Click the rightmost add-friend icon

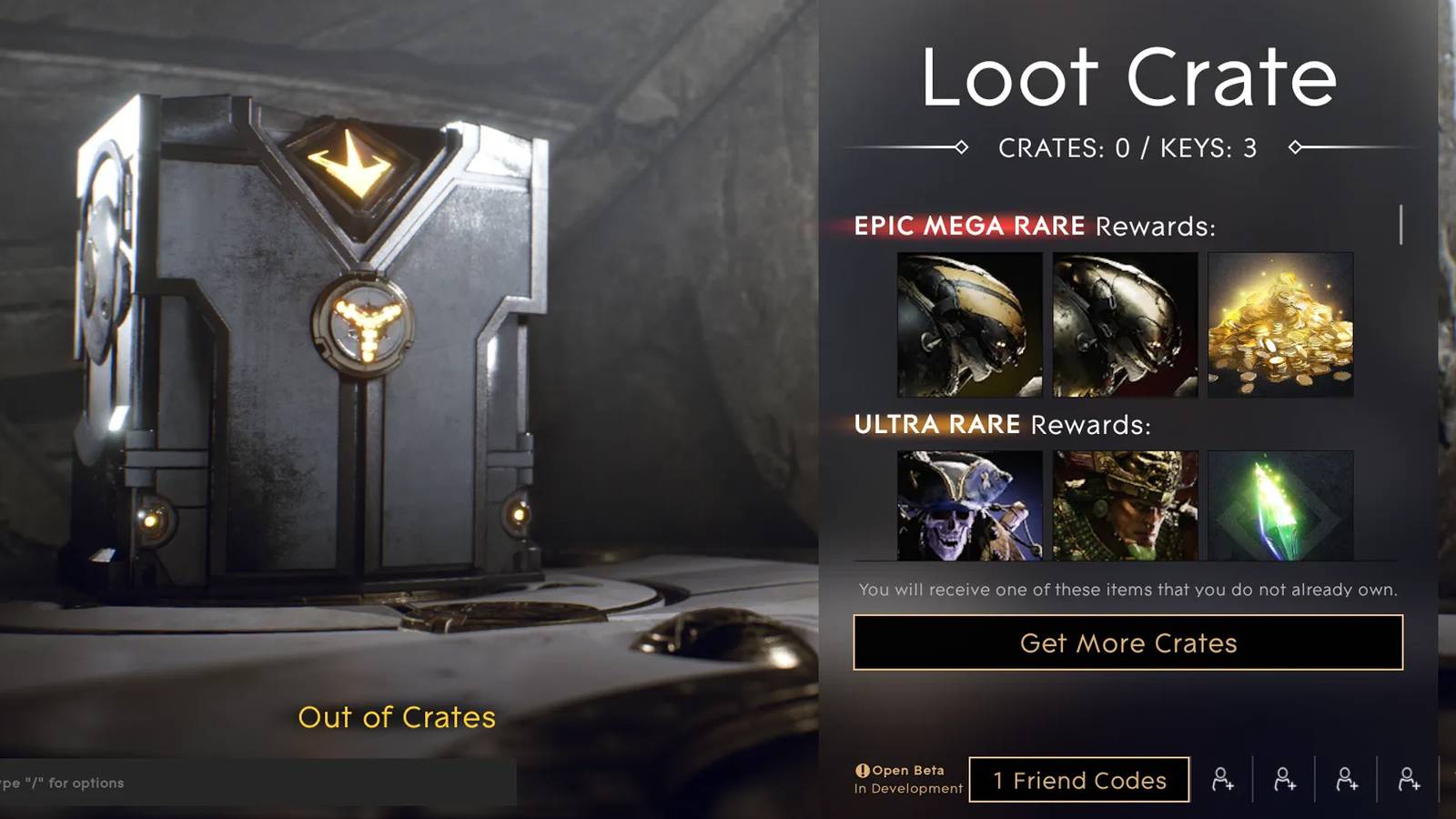tap(1408, 779)
